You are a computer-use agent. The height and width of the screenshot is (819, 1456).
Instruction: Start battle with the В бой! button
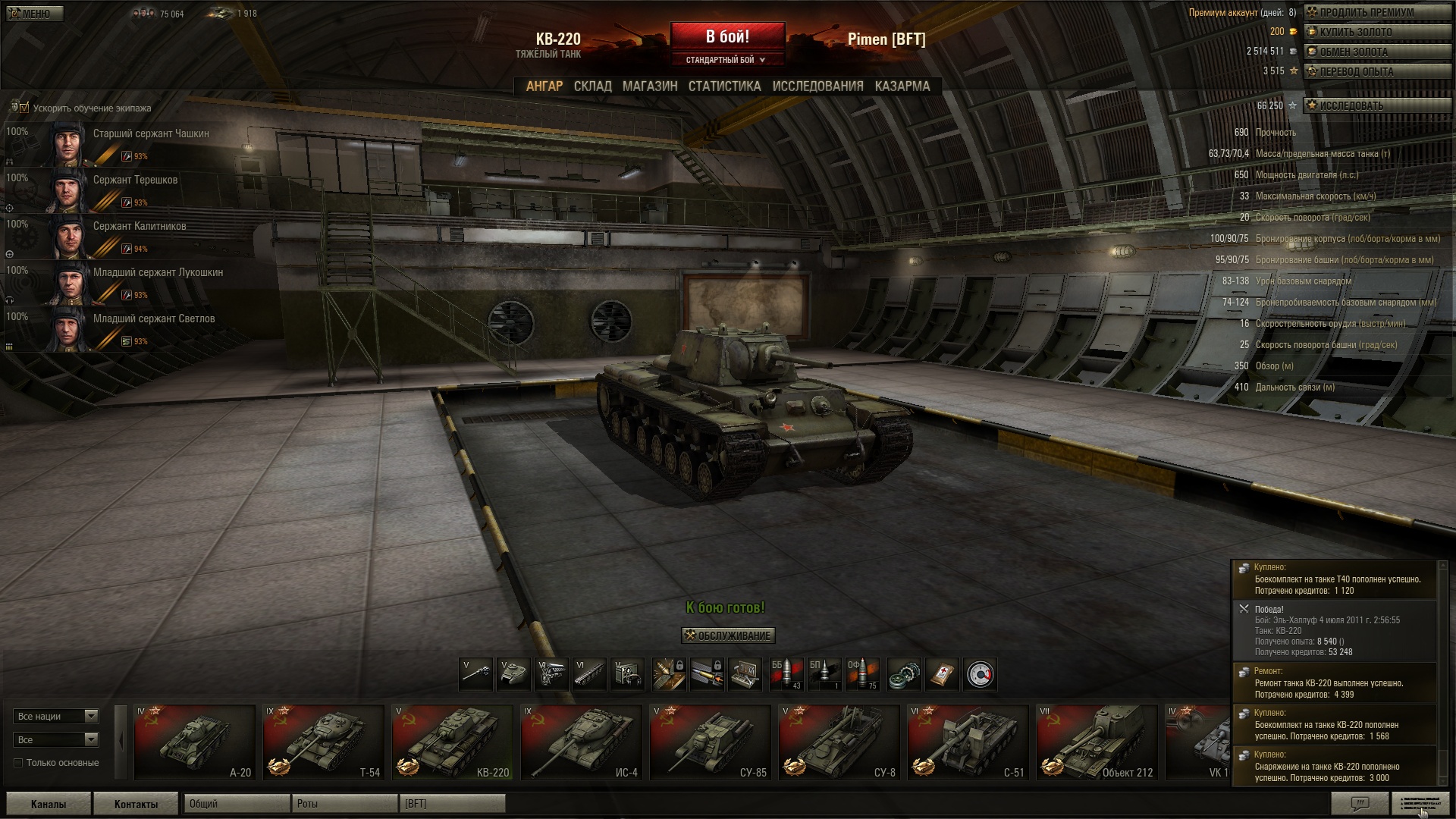tap(727, 37)
